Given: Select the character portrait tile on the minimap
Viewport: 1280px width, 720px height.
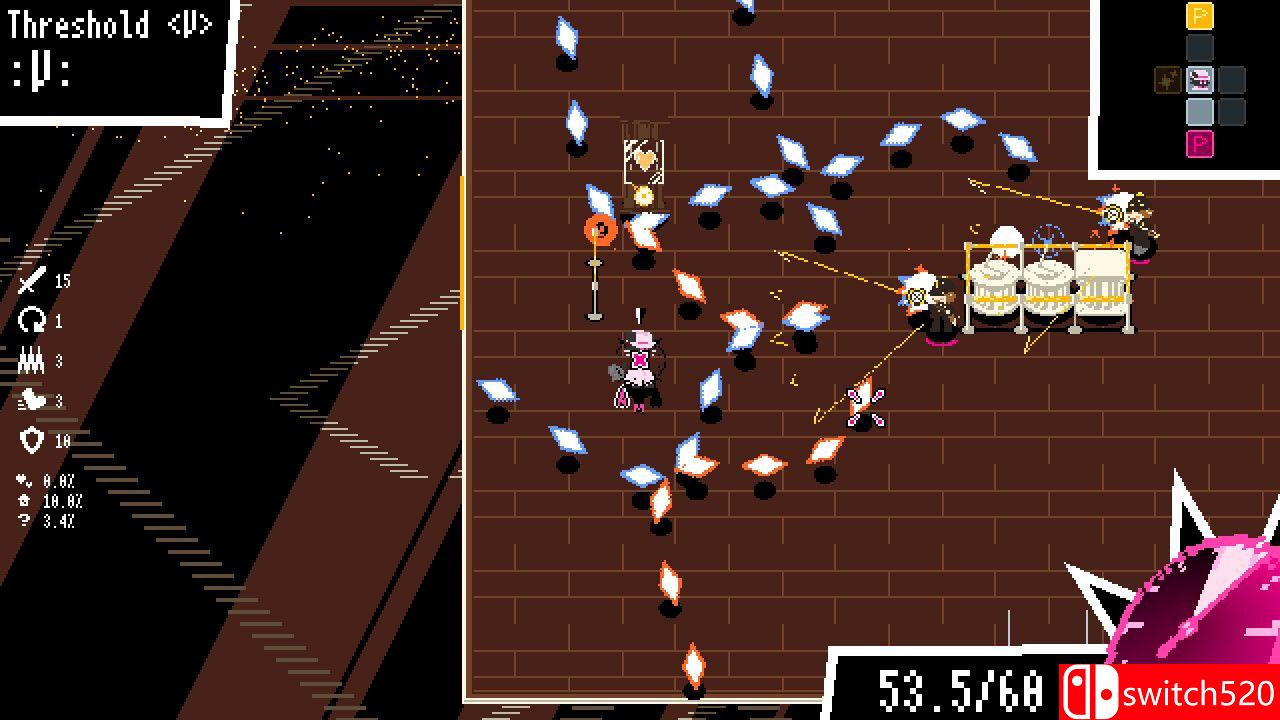Looking at the screenshot, I should [1199, 80].
